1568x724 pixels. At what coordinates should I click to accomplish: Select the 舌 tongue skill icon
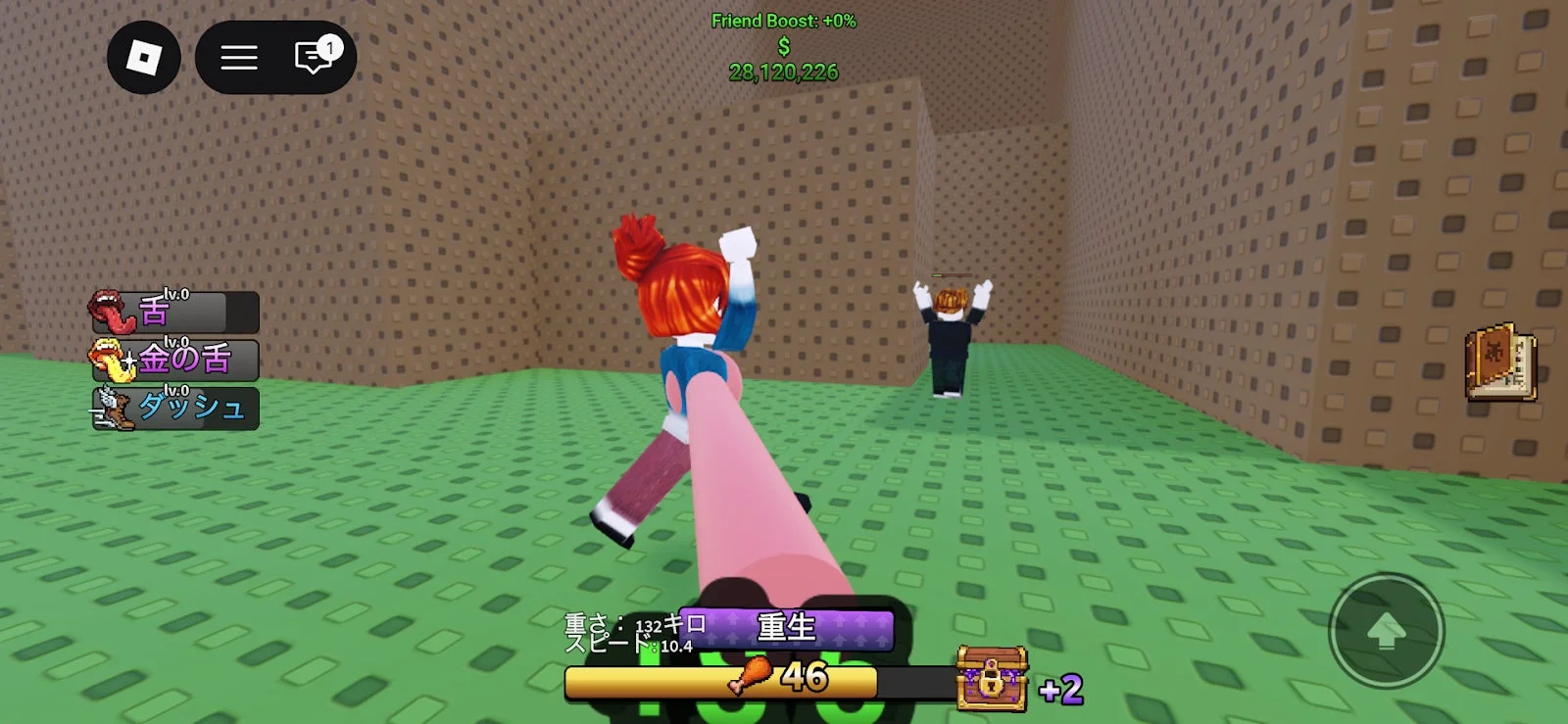tap(110, 314)
